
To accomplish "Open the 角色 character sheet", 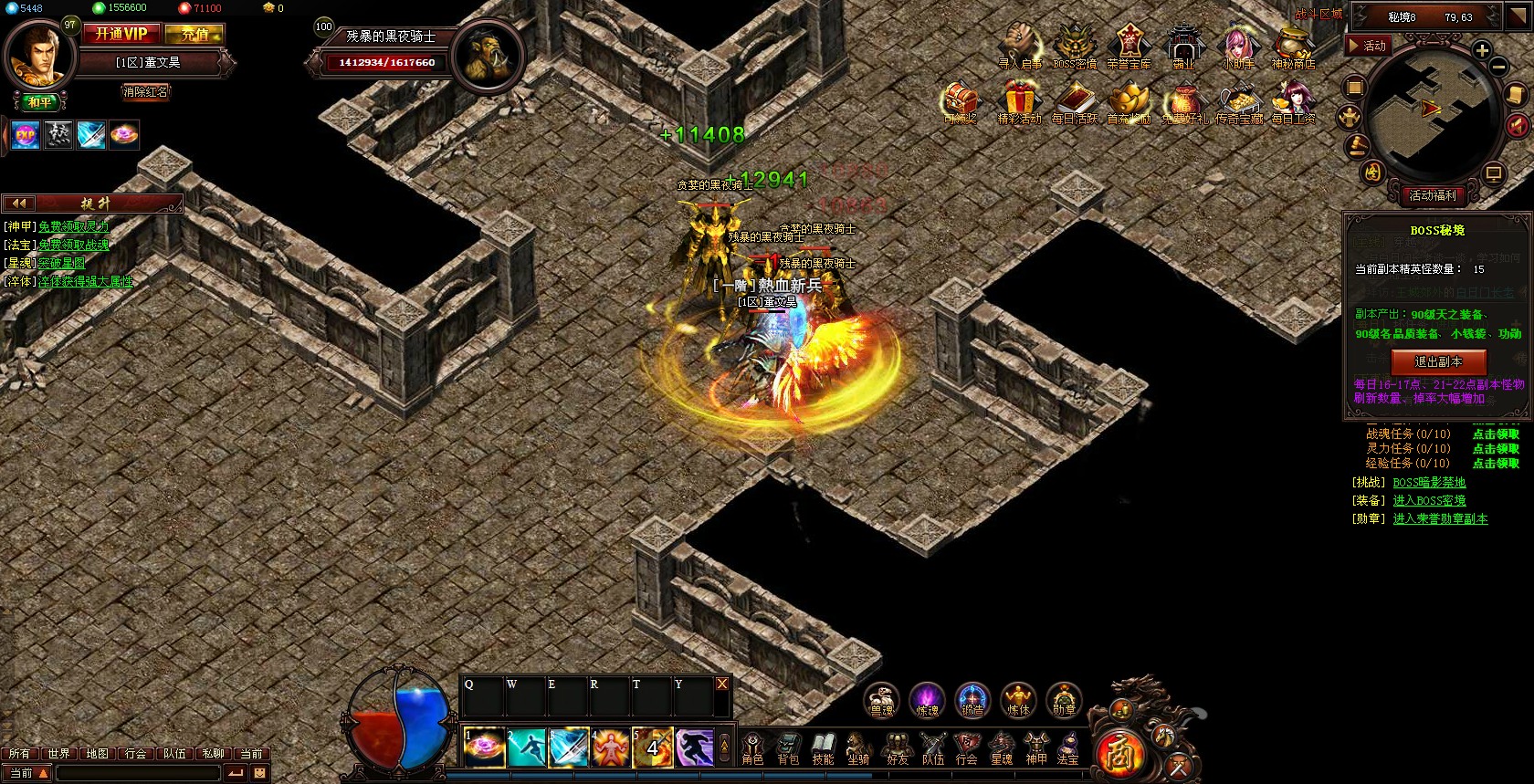I will tap(752, 747).
